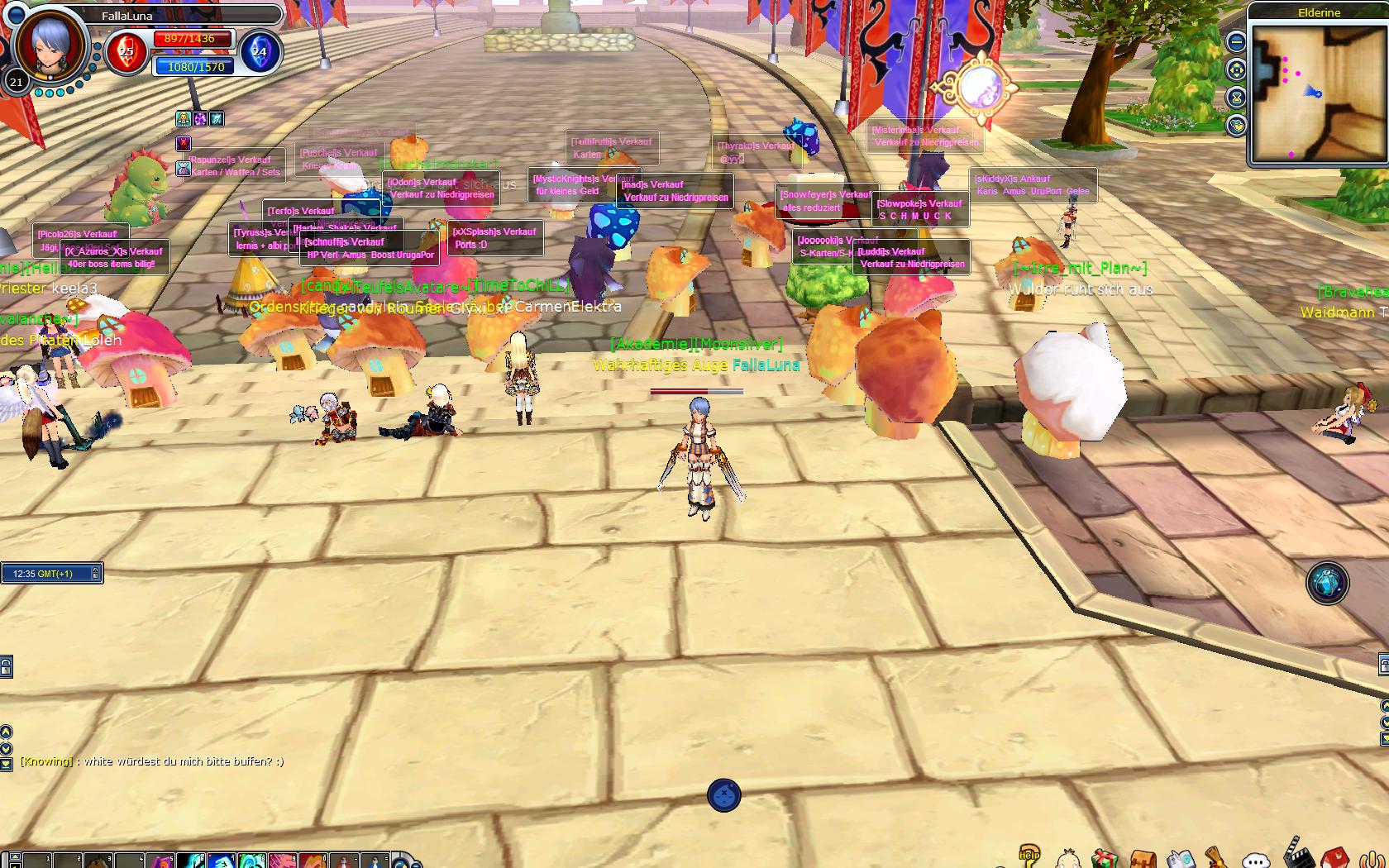Open the brown backpack inventory
This screenshot has width=1389, height=868.
coord(1143,860)
